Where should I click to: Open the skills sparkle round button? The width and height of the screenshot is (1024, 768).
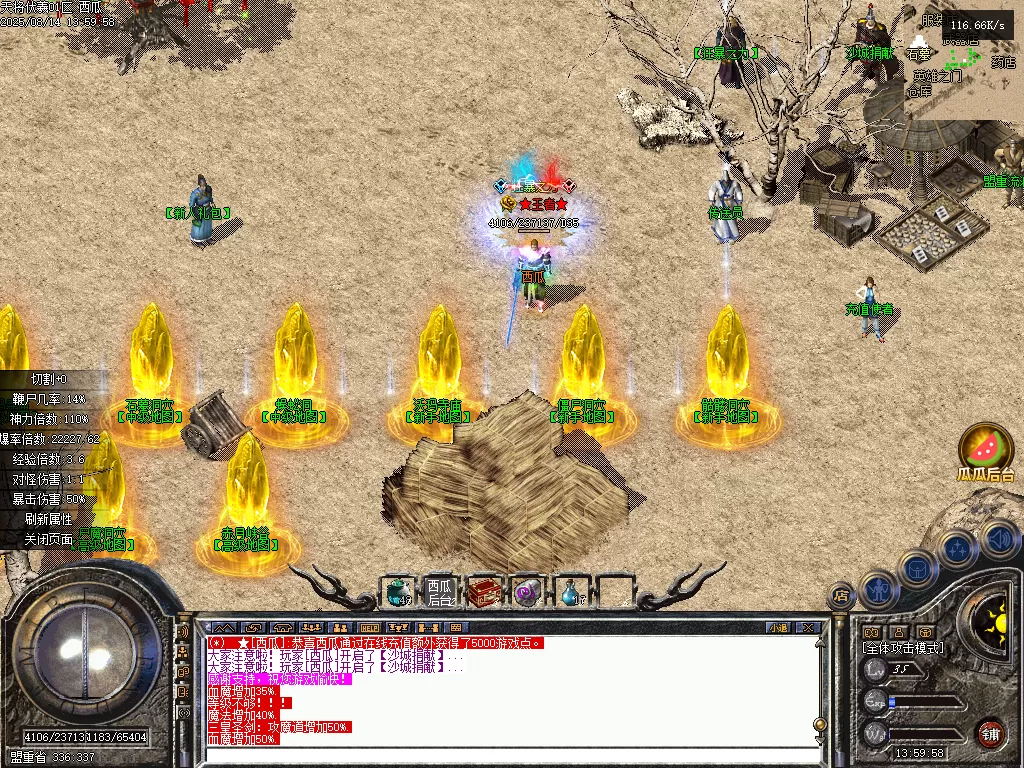[958, 548]
